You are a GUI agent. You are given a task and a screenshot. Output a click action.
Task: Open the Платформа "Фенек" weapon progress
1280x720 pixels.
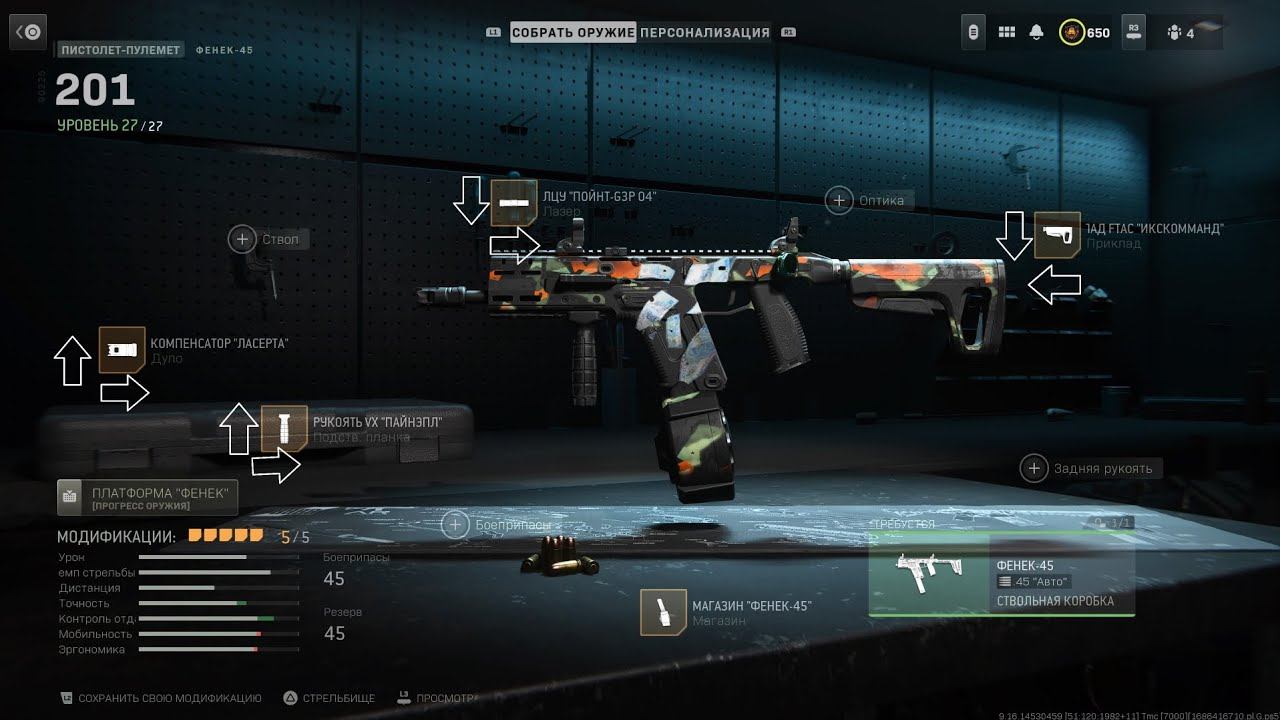(148, 497)
